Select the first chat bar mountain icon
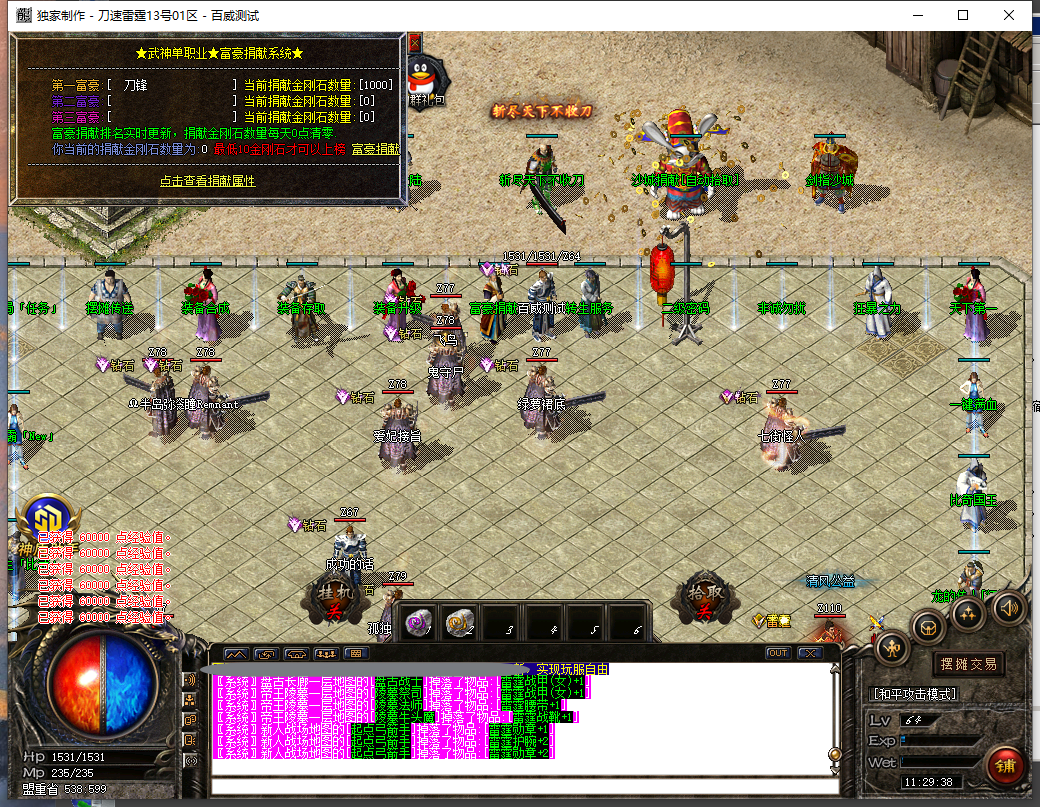The width and height of the screenshot is (1040, 807). (x=236, y=653)
